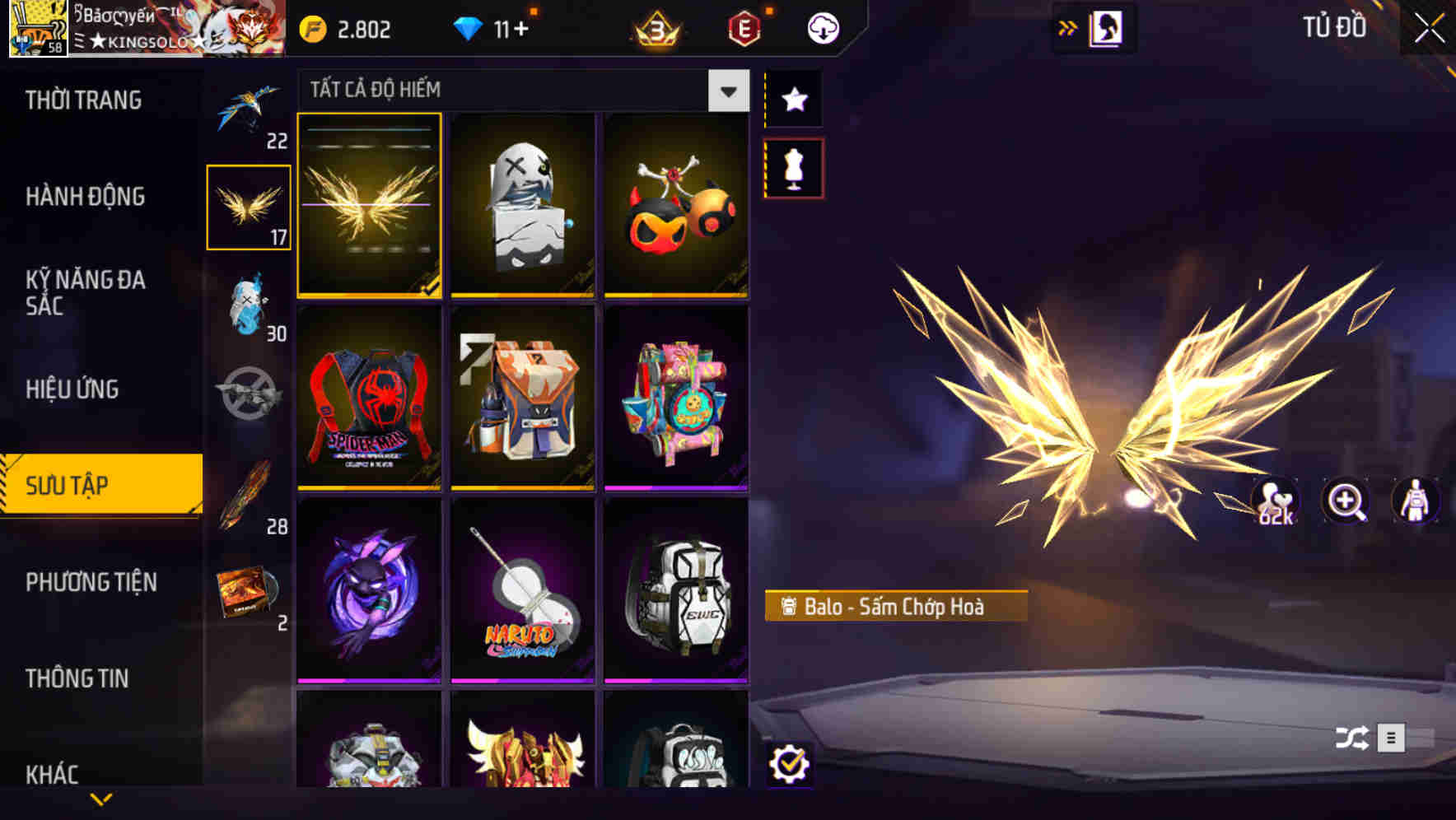The height and width of the screenshot is (820, 1456).
Task: Expand the left sidebar with the down chevron
Action: coord(100,797)
